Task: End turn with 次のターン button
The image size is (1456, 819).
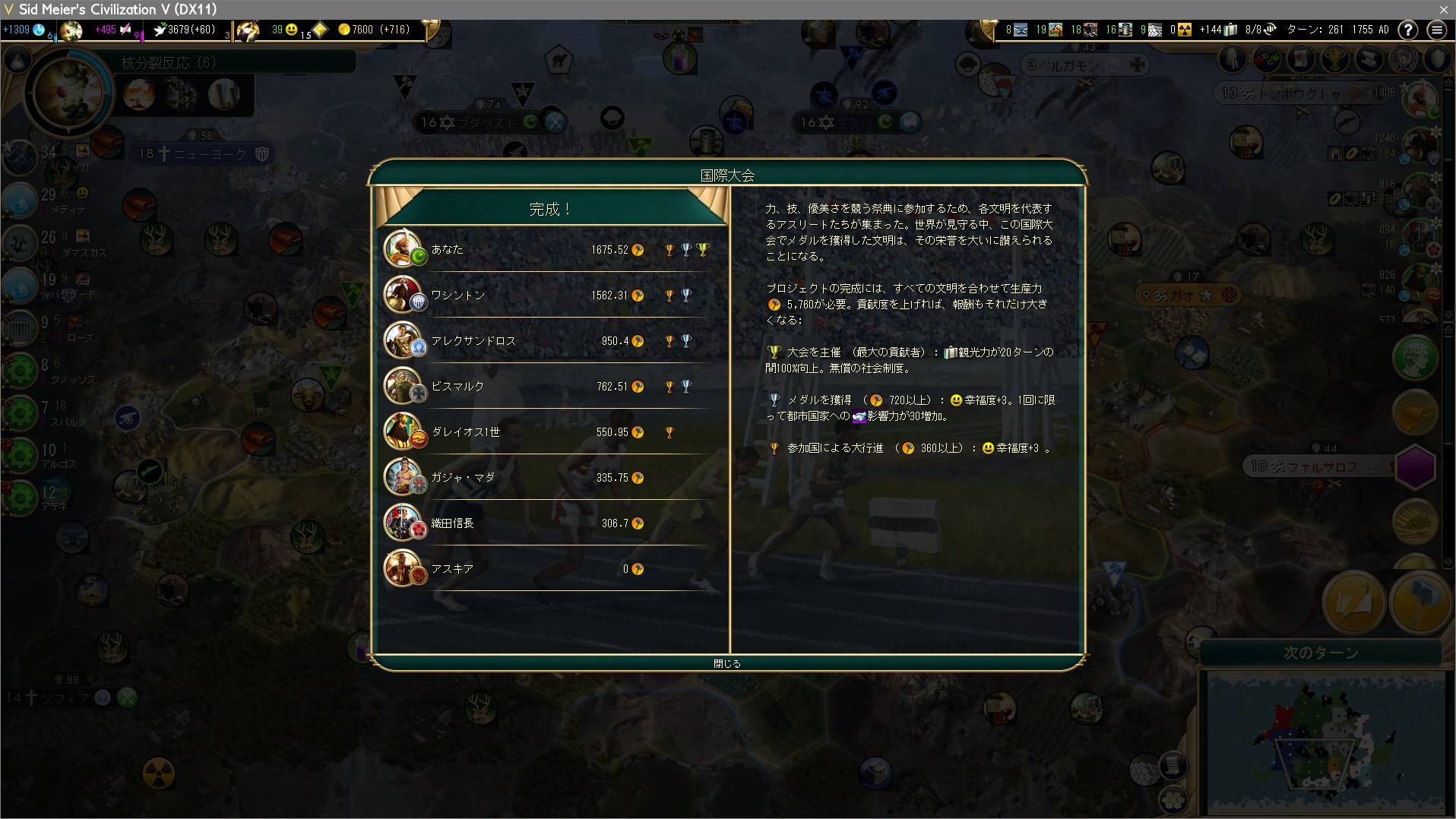Action: click(x=1321, y=653)
